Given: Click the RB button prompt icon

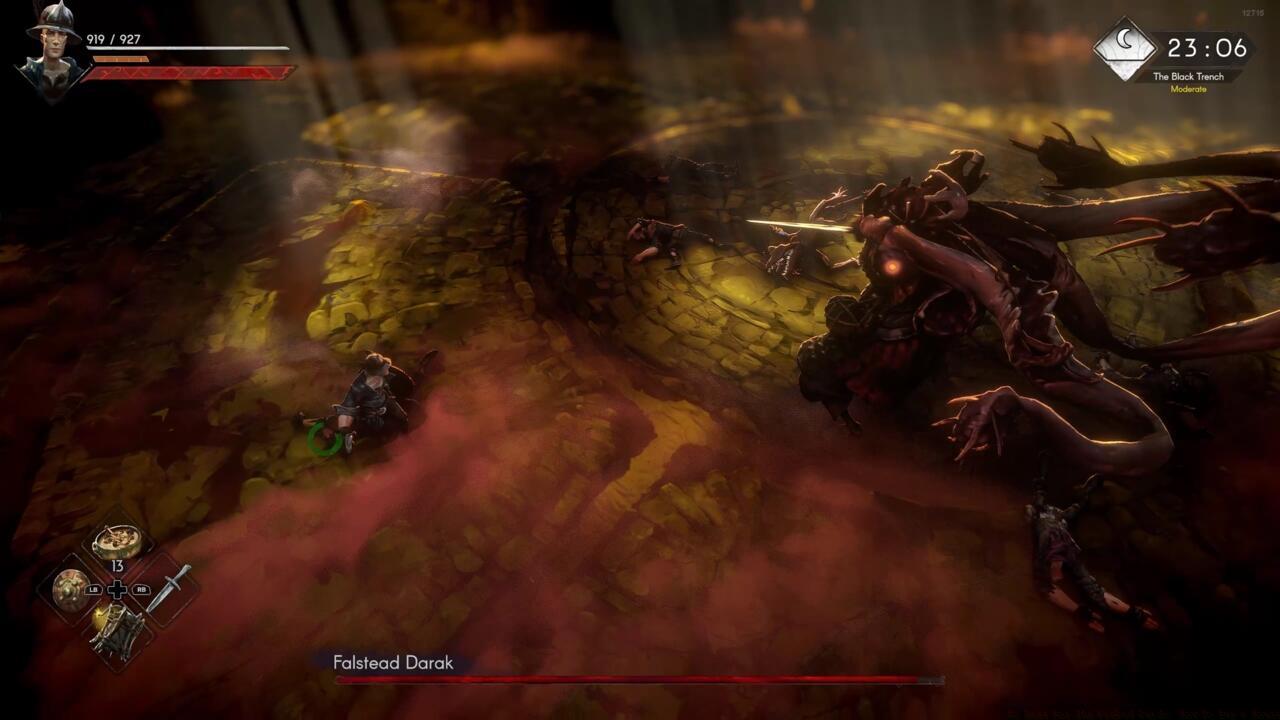Looking at the screenshot, I should coord(139,590).
